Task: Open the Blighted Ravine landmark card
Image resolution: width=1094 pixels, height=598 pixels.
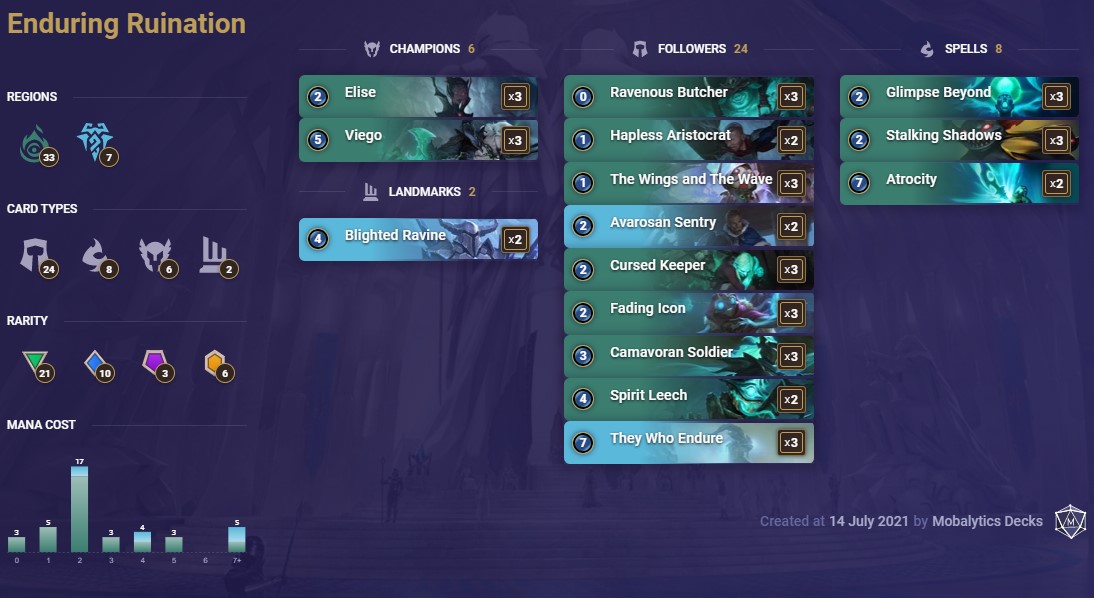Action: [418, 239]
